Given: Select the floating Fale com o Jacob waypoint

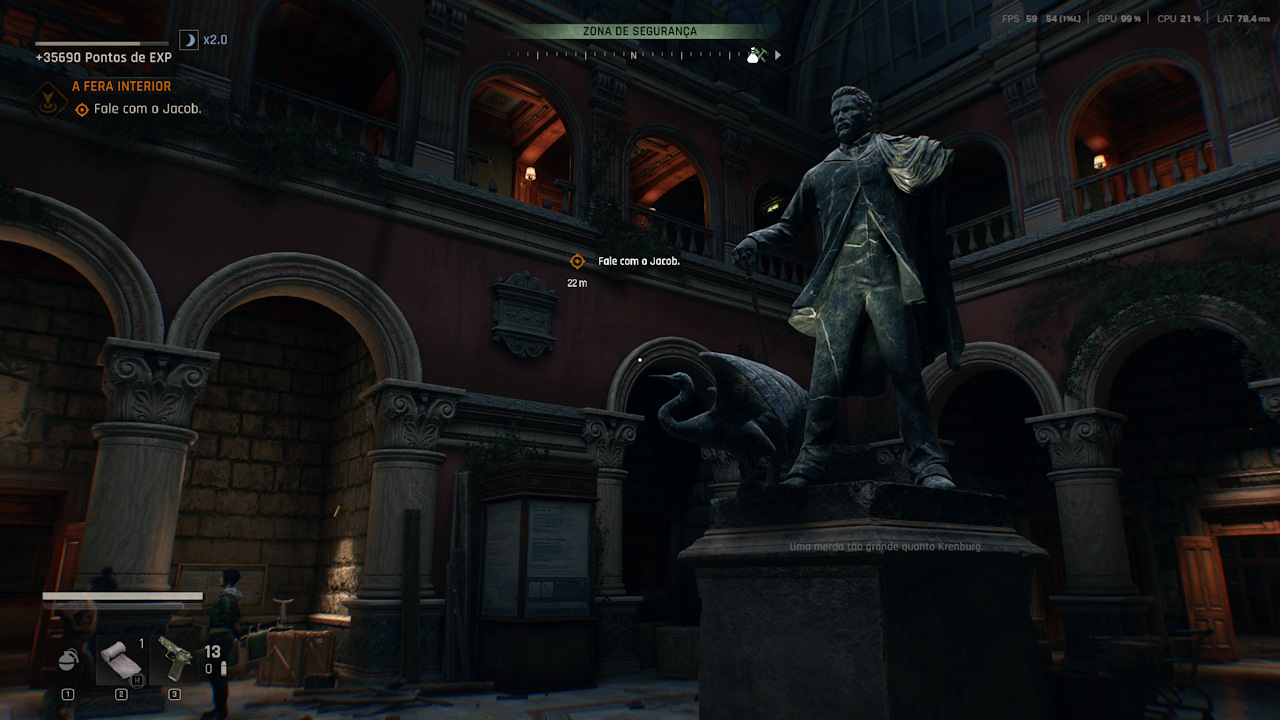Looking at the screenshot, I should 577,261.
